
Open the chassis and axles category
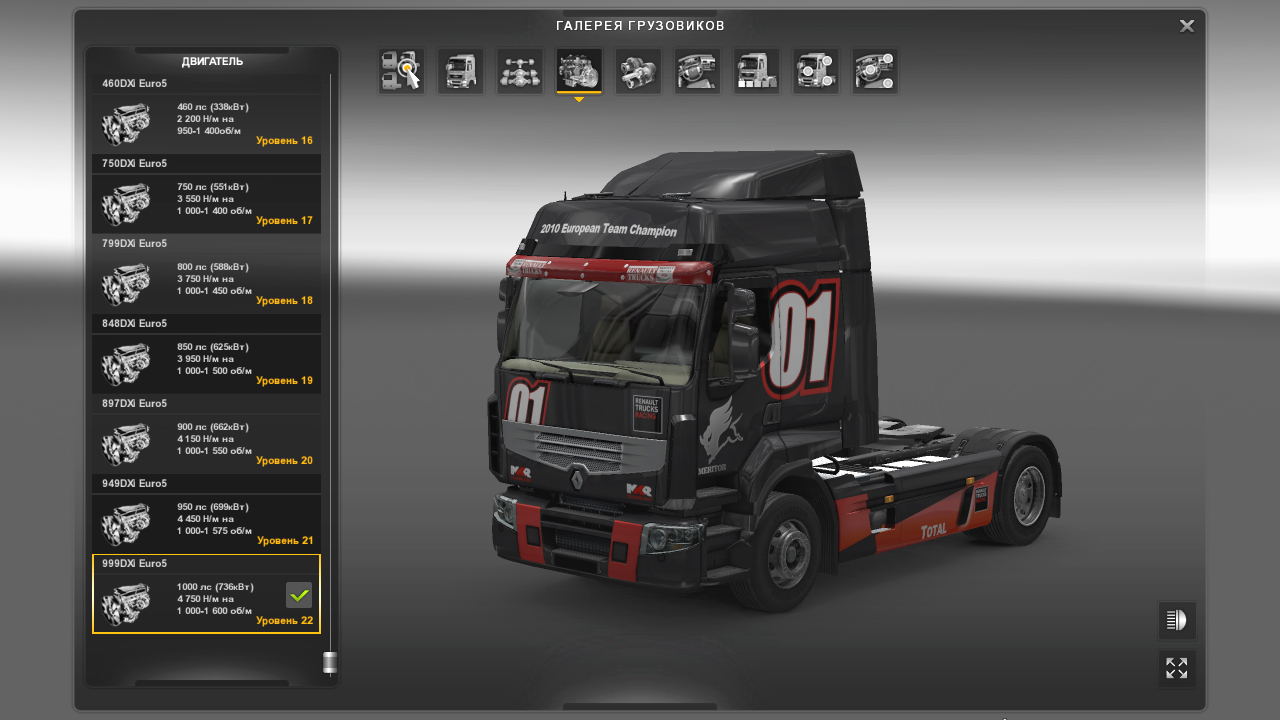pyautogui.click(x=519, y=70)
